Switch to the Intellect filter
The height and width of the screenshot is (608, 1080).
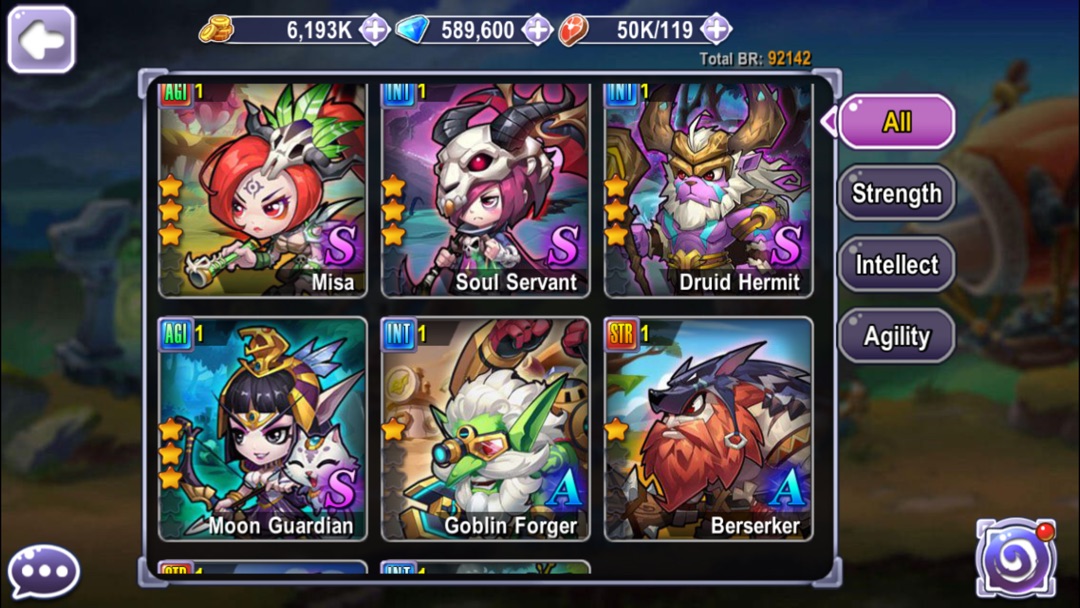[896, 265]
